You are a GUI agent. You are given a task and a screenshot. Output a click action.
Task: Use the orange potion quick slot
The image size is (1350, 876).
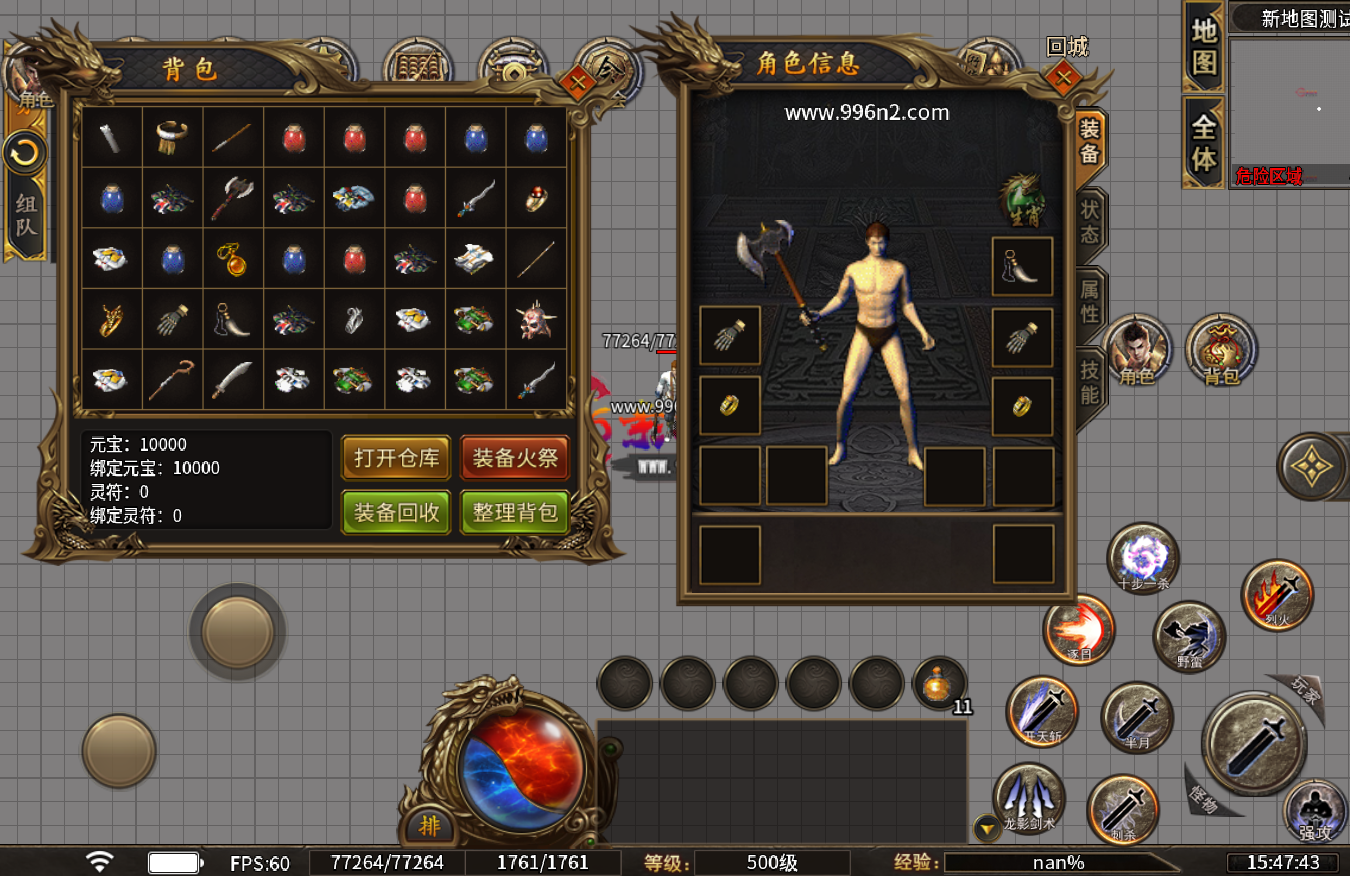coord(939,684)
